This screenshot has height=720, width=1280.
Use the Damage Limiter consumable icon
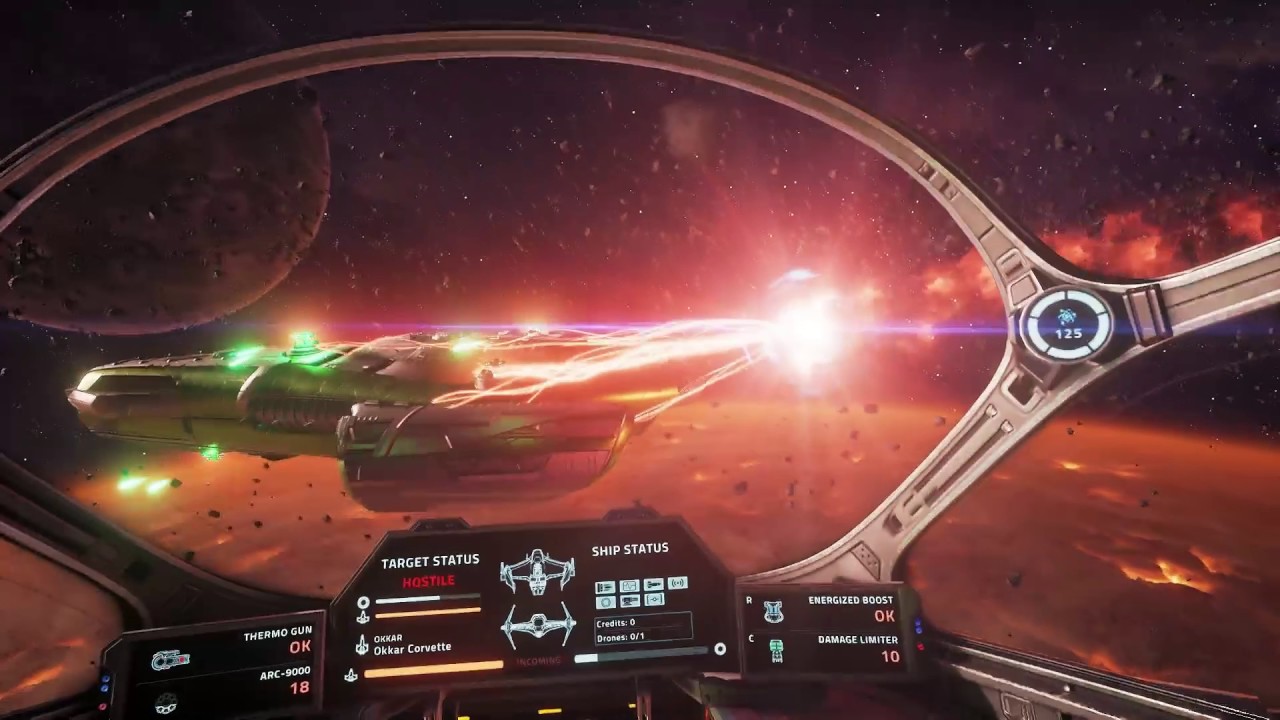[775, 651]
